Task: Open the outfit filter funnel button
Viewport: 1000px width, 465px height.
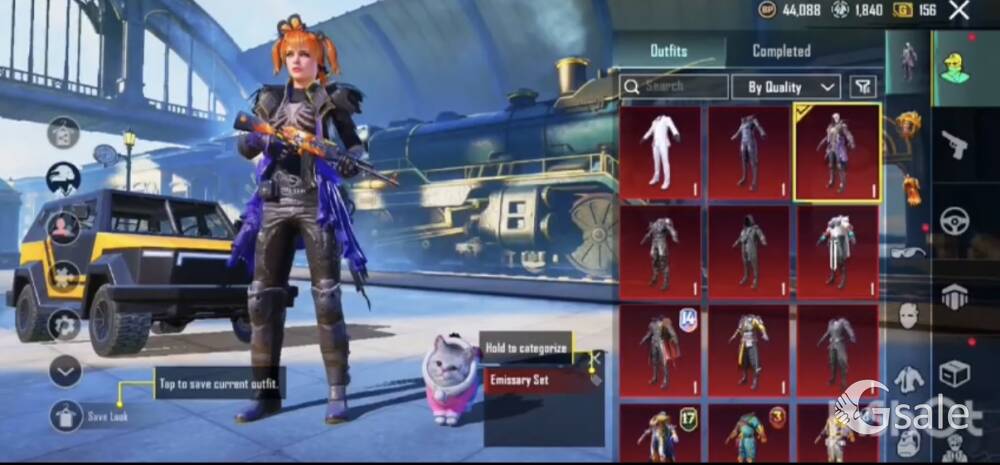Action: point(862,87)
